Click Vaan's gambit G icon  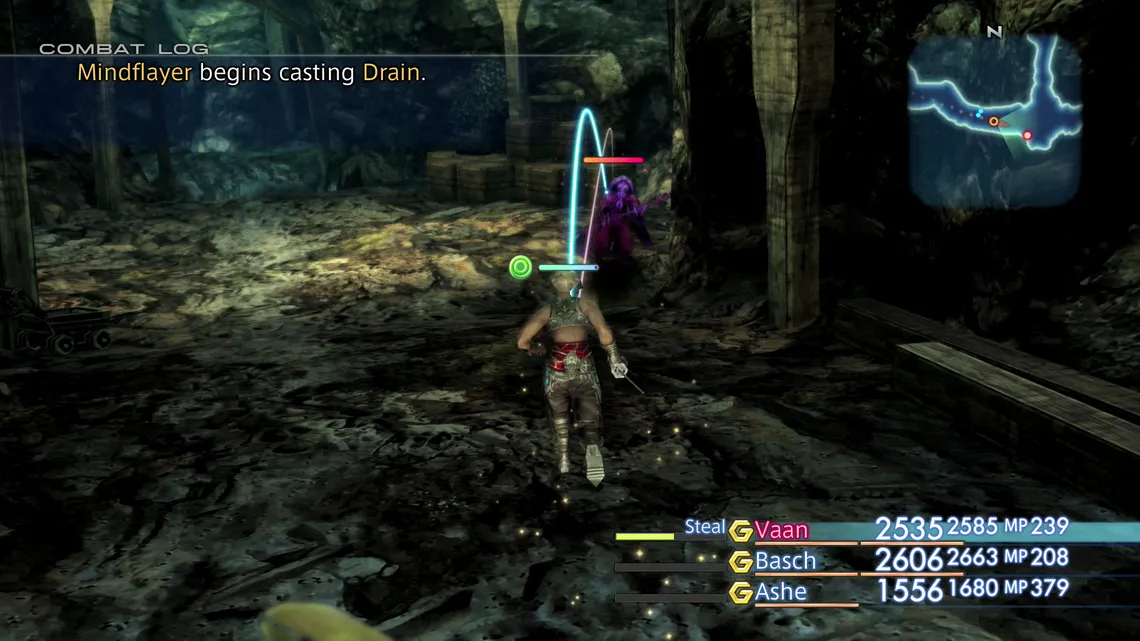click(x=741, y=531)
